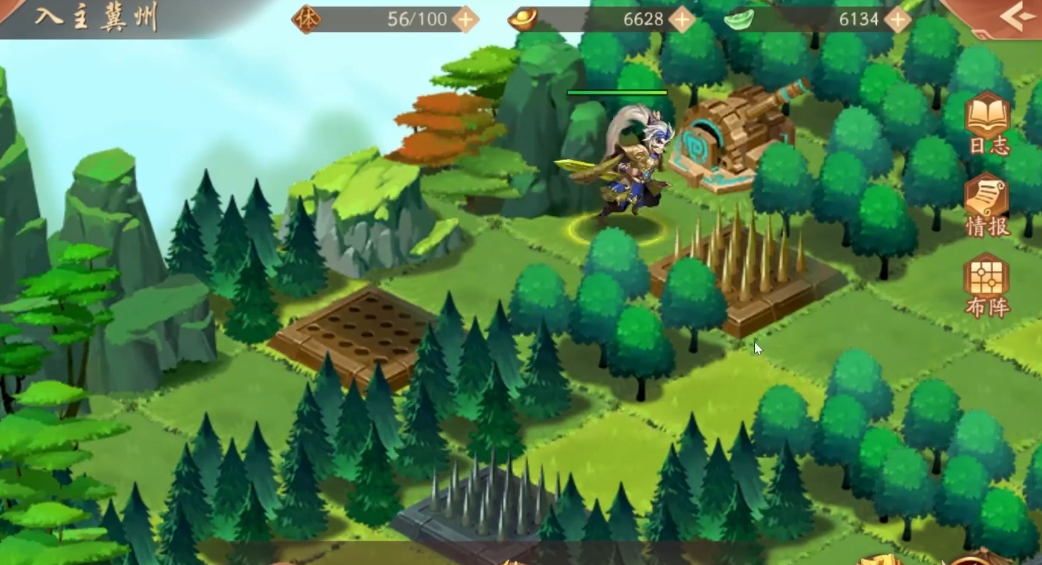Show the 情报 intelligence scroll

[988, 204]
